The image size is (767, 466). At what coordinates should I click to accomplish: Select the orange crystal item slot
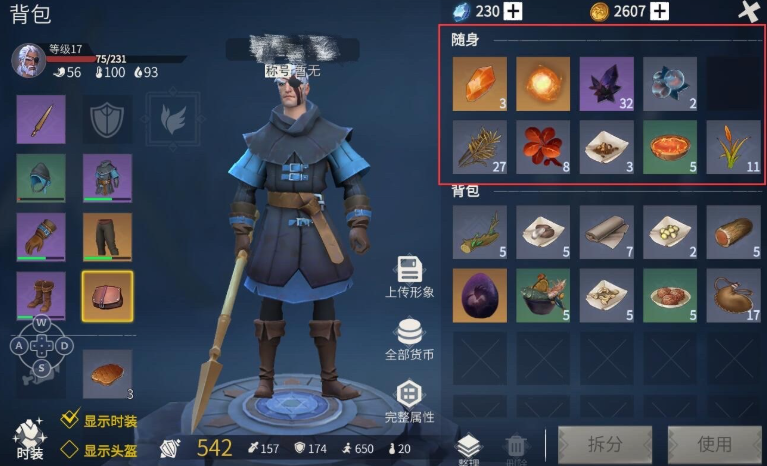[x=480, y=83]
